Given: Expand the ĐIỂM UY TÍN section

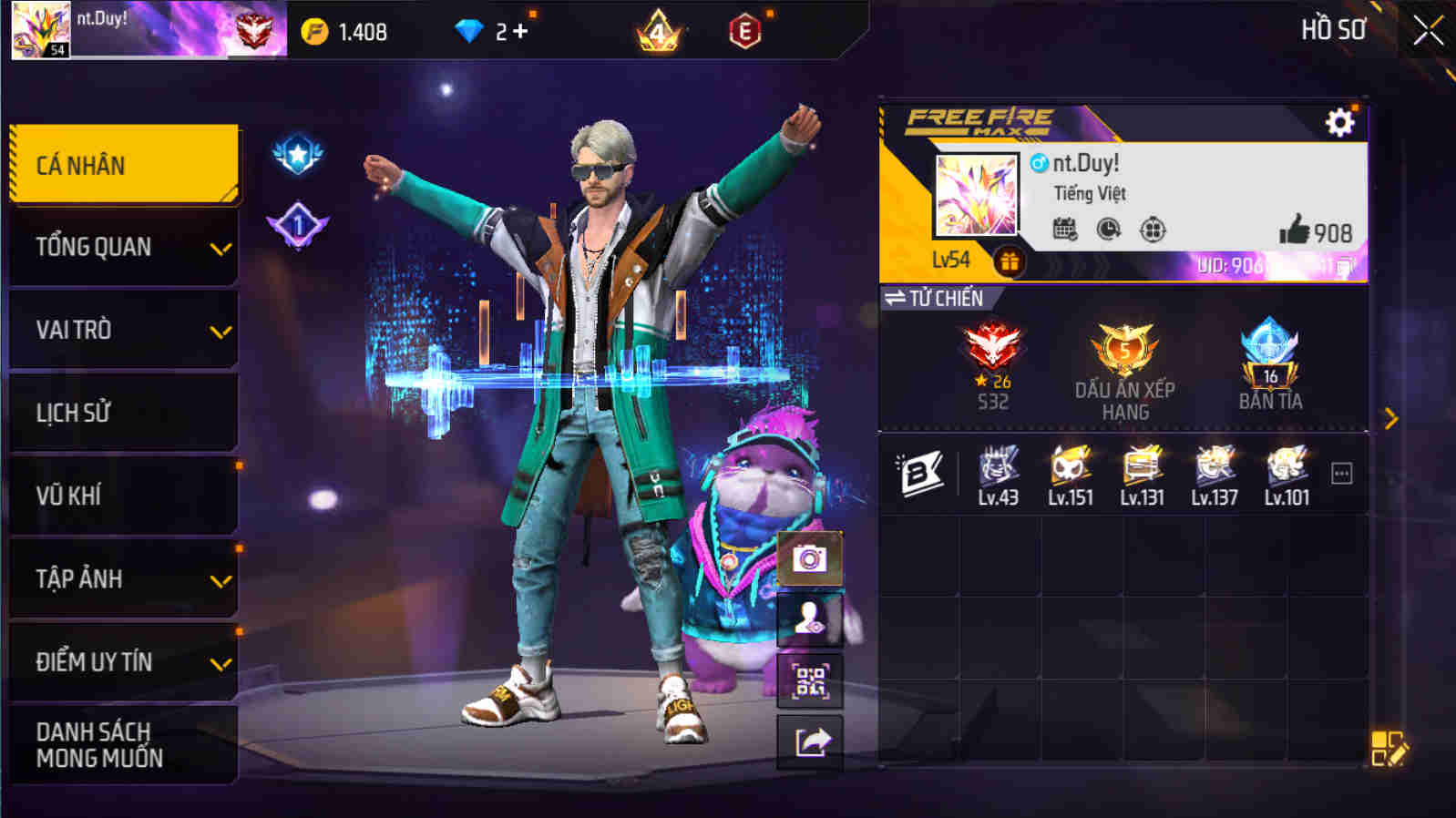Looking at the screenshot, I should tap(124, 662).
